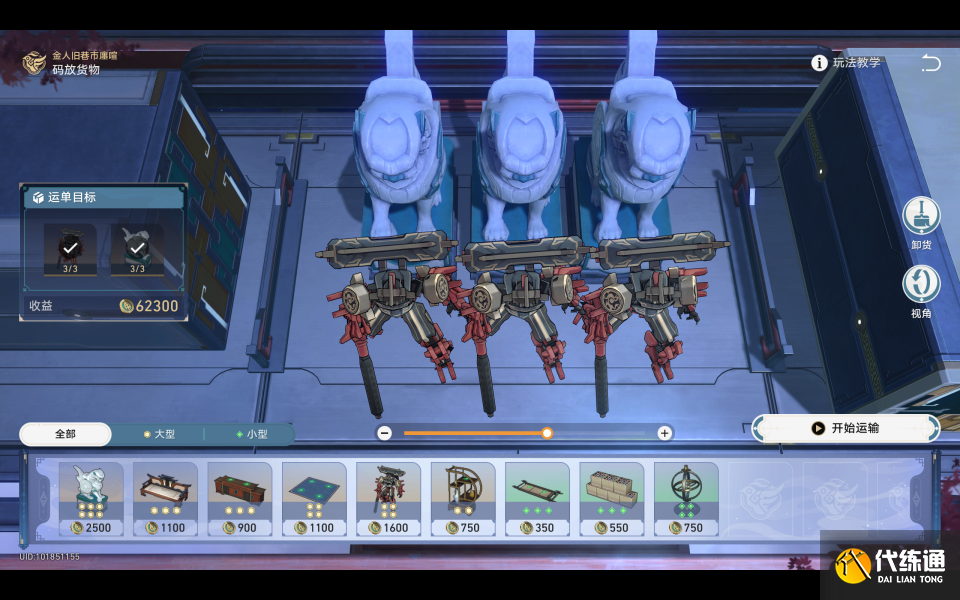Select the armillary sphere cargo item
Viewport: 960px width, 600px height.
pos(686,498)
